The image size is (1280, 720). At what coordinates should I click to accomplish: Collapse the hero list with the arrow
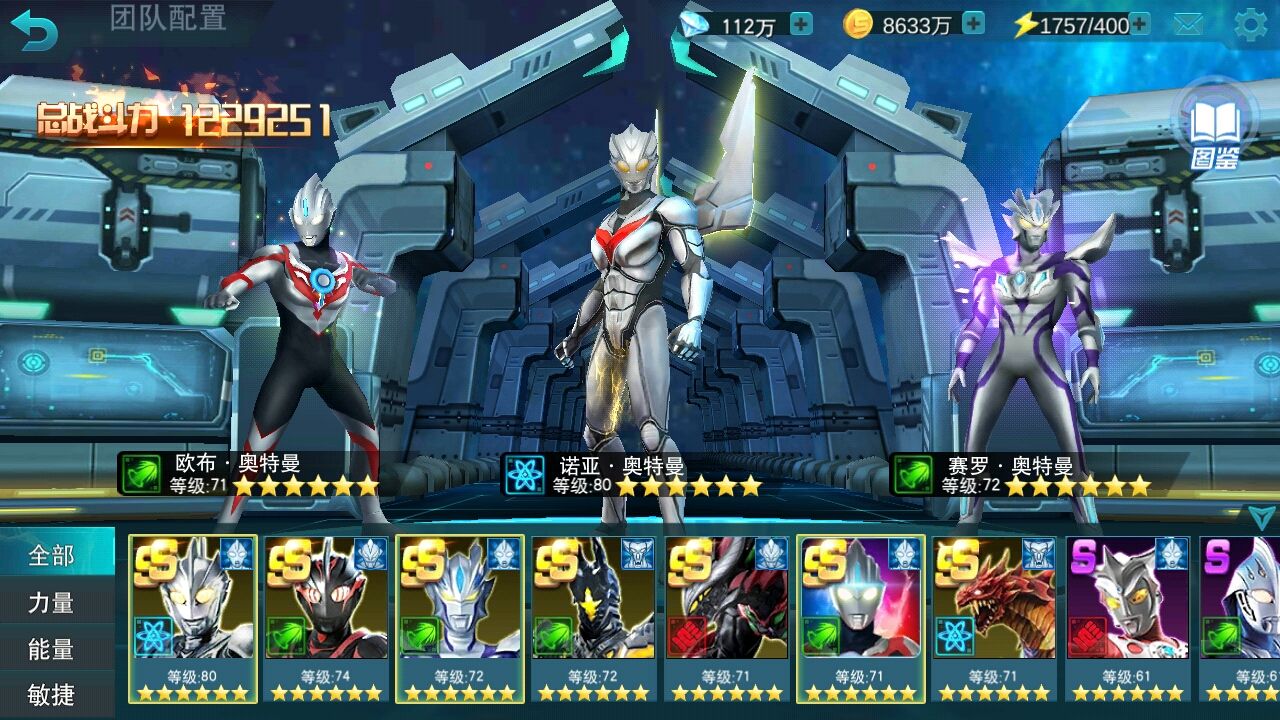point(1261,516)
